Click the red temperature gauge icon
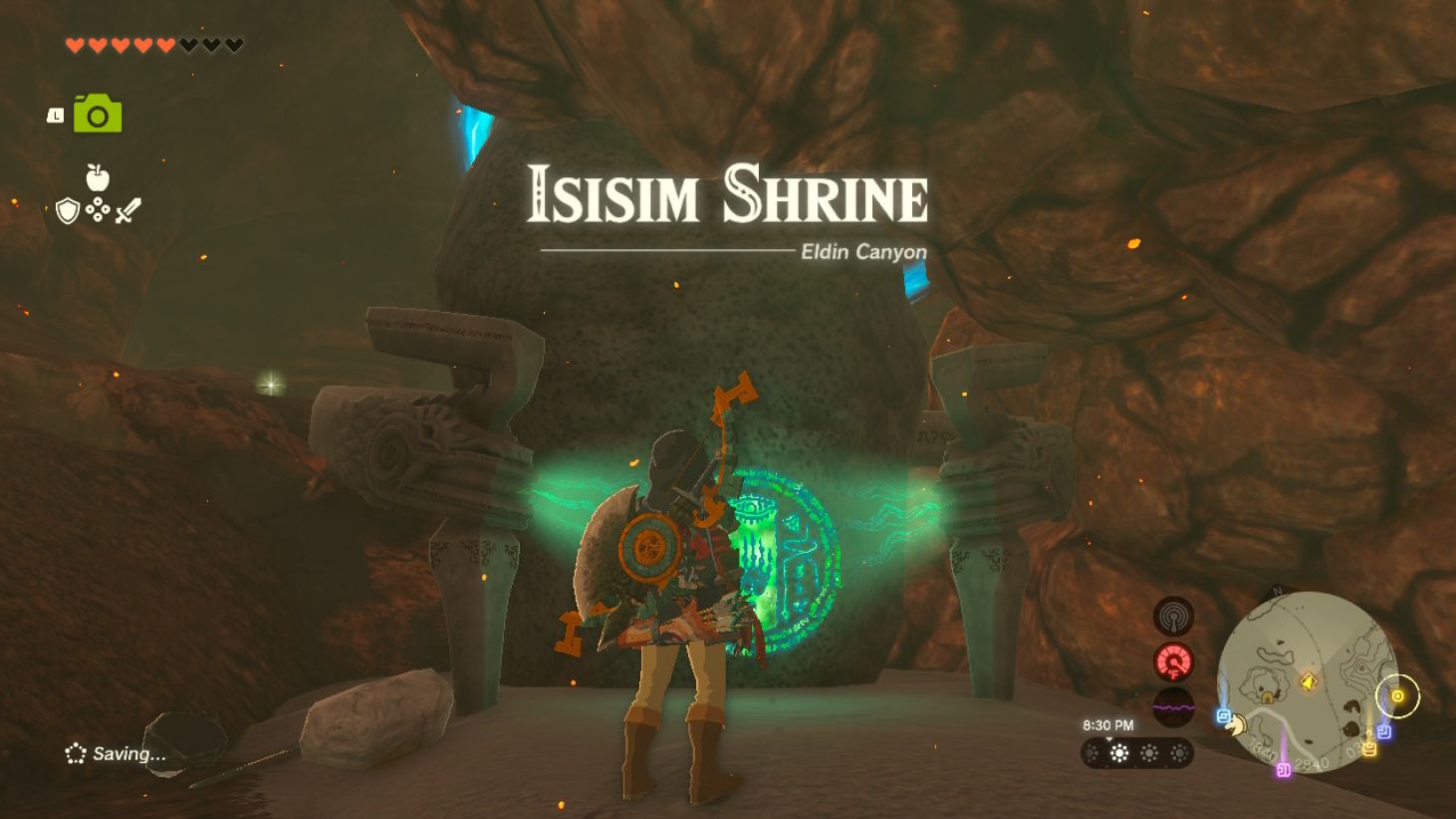The height and width of the screenshot is (819, 1456). (1173, 661)
